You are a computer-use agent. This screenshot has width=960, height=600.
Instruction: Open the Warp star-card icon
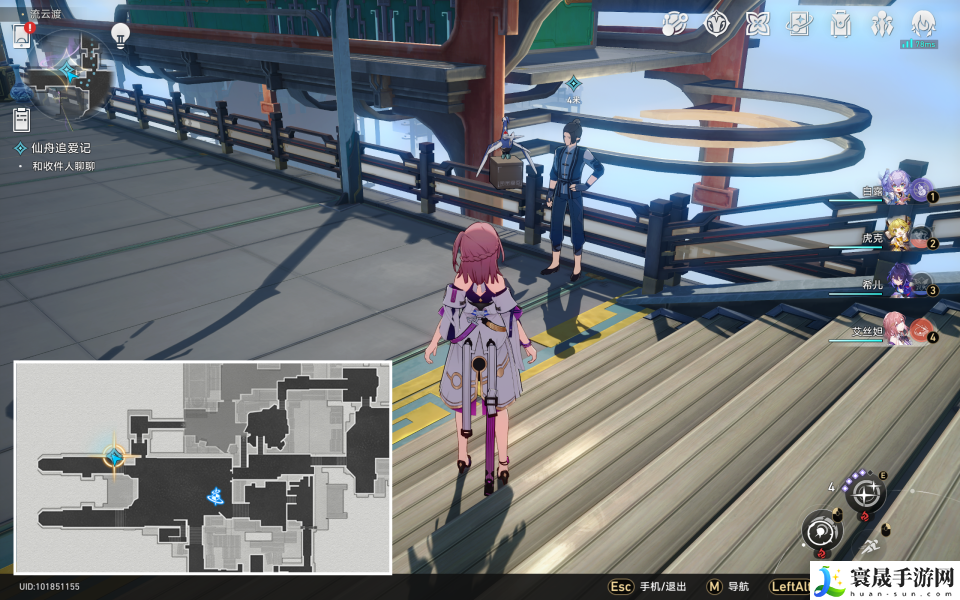coord(798,23)
